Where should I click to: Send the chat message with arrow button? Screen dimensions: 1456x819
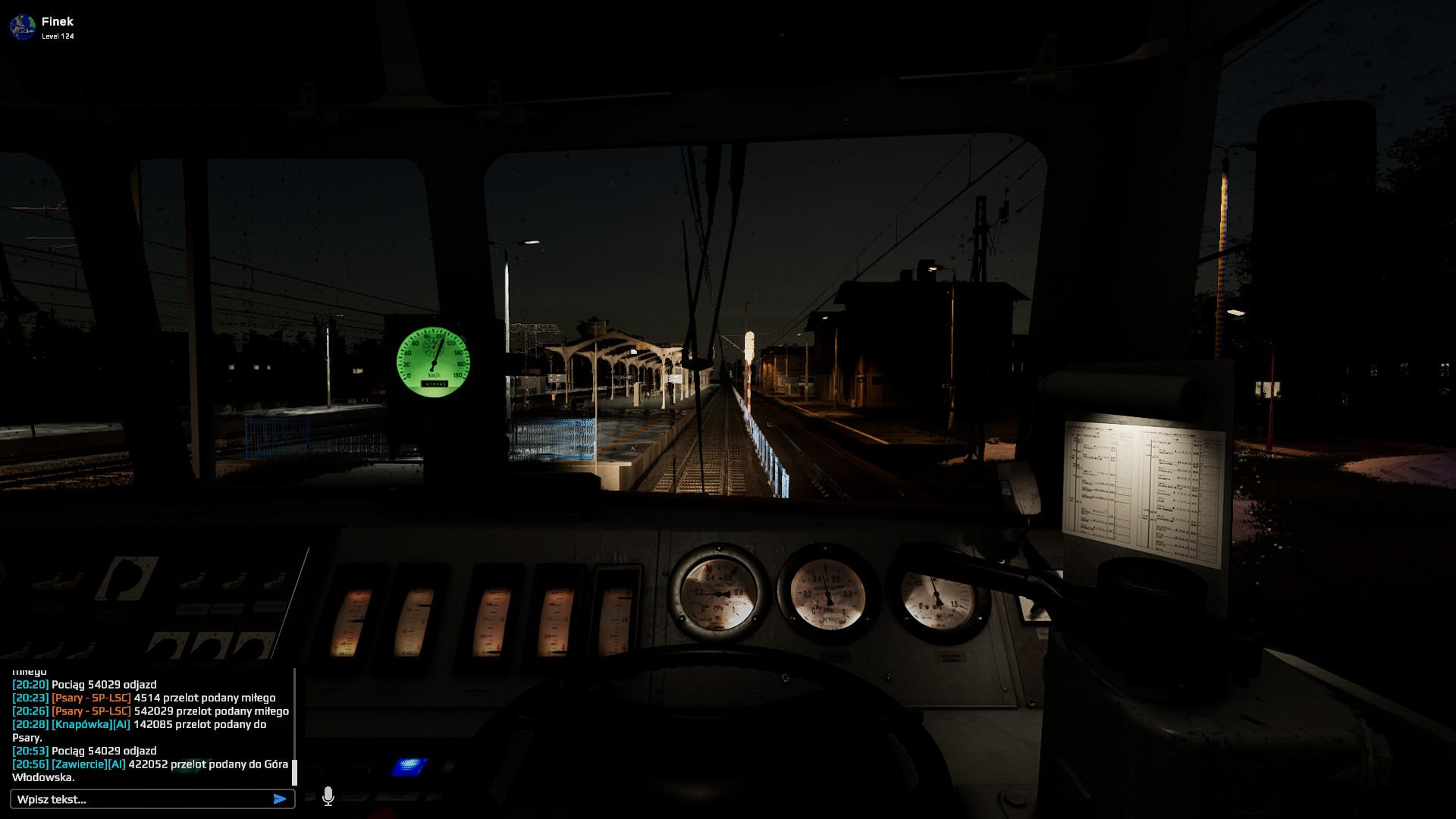(280, 799)
